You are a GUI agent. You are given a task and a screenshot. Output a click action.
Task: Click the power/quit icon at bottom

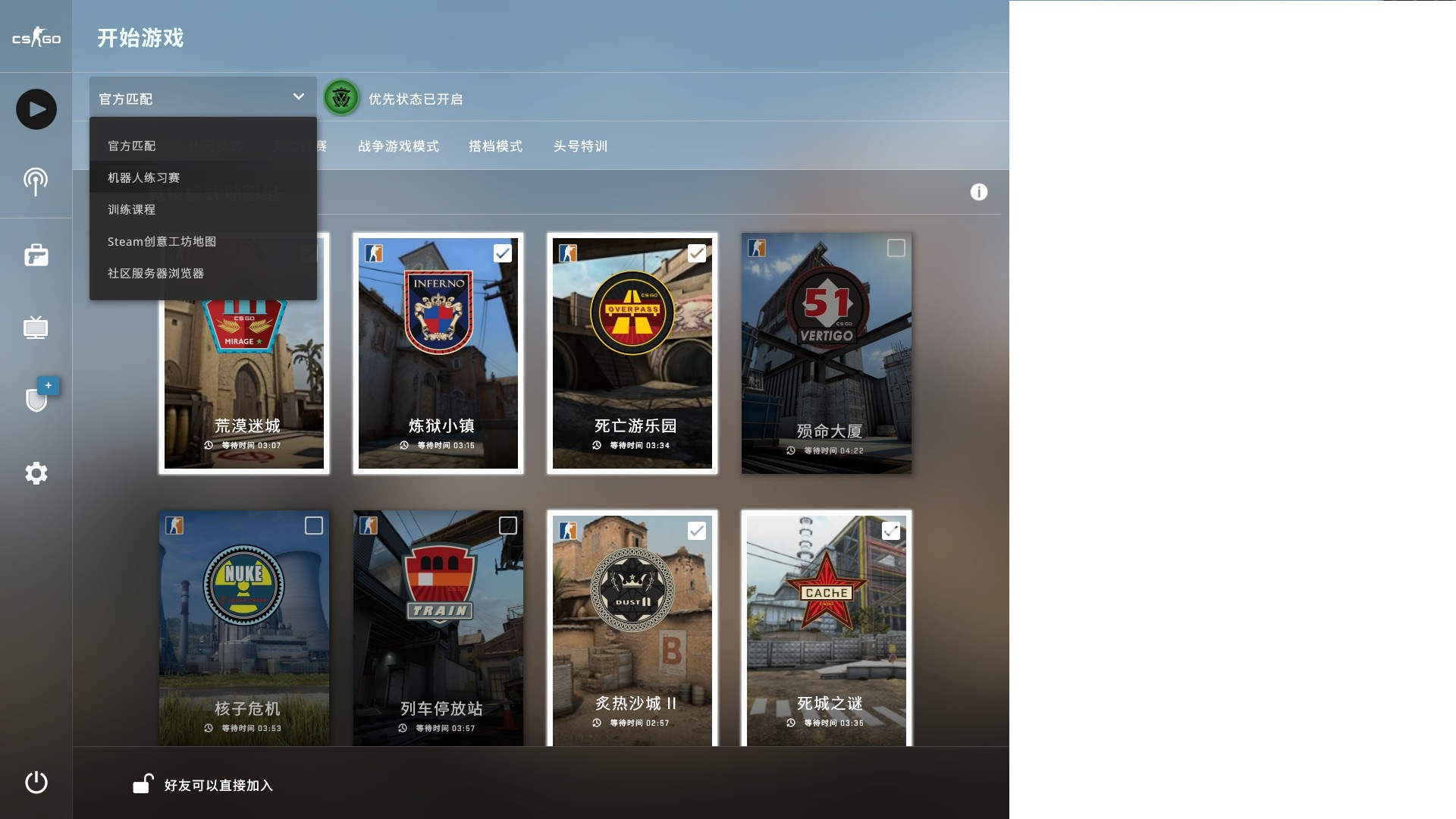(x=36, y=783)
